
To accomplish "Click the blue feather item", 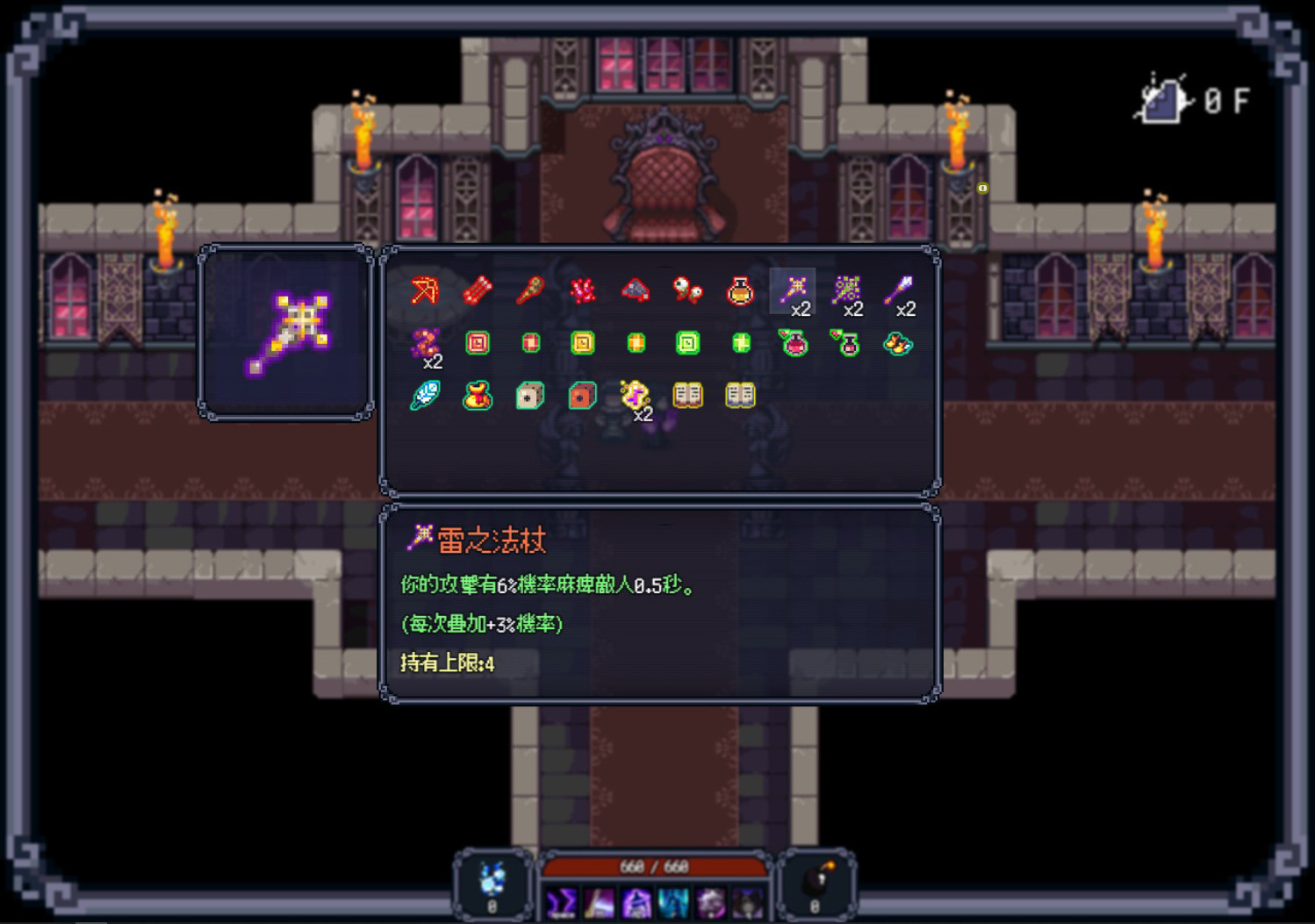I will 424,395.
